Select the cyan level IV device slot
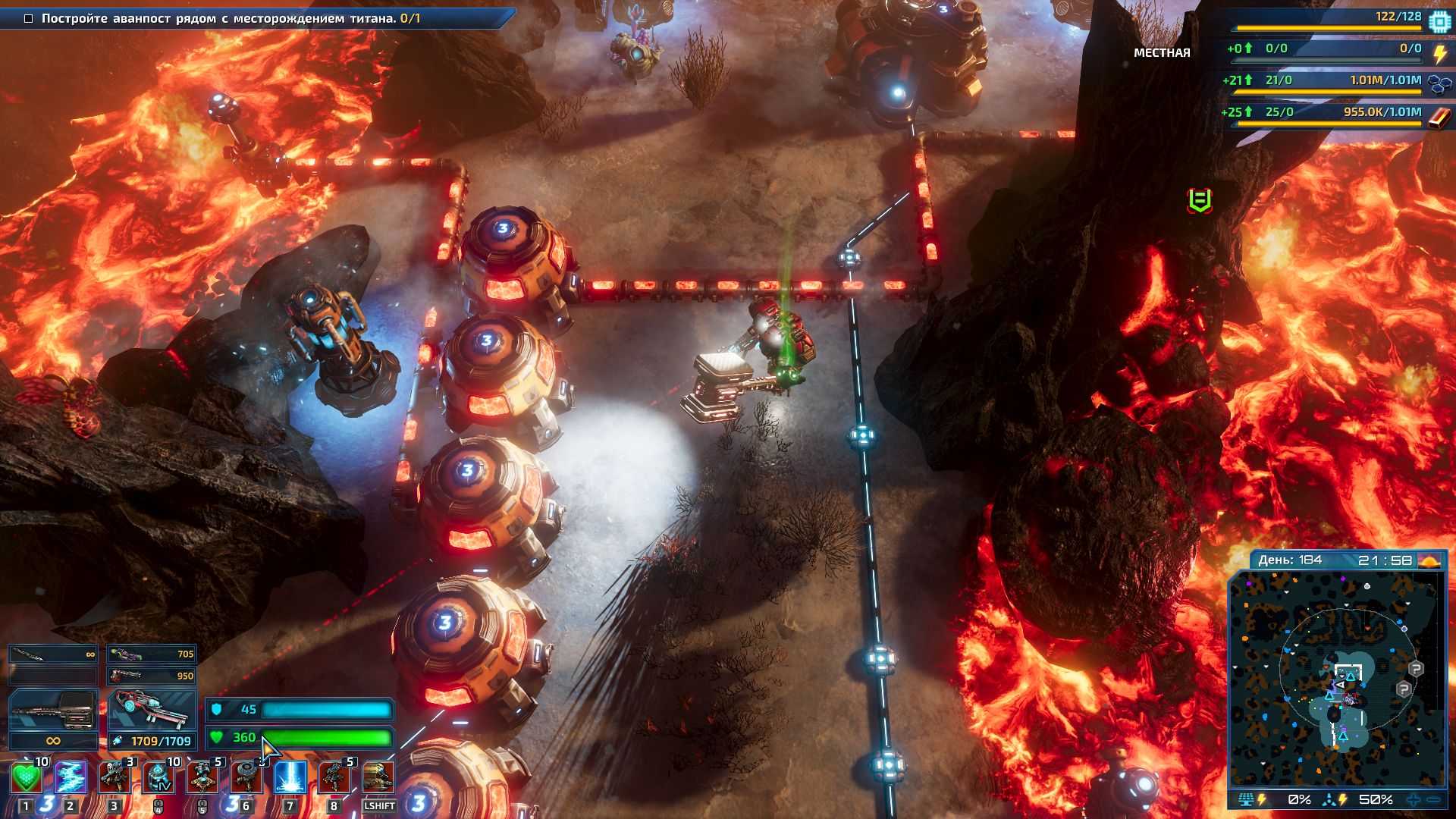The width and height of the screenshot is (1456, 819). click(x=158, y=778)
